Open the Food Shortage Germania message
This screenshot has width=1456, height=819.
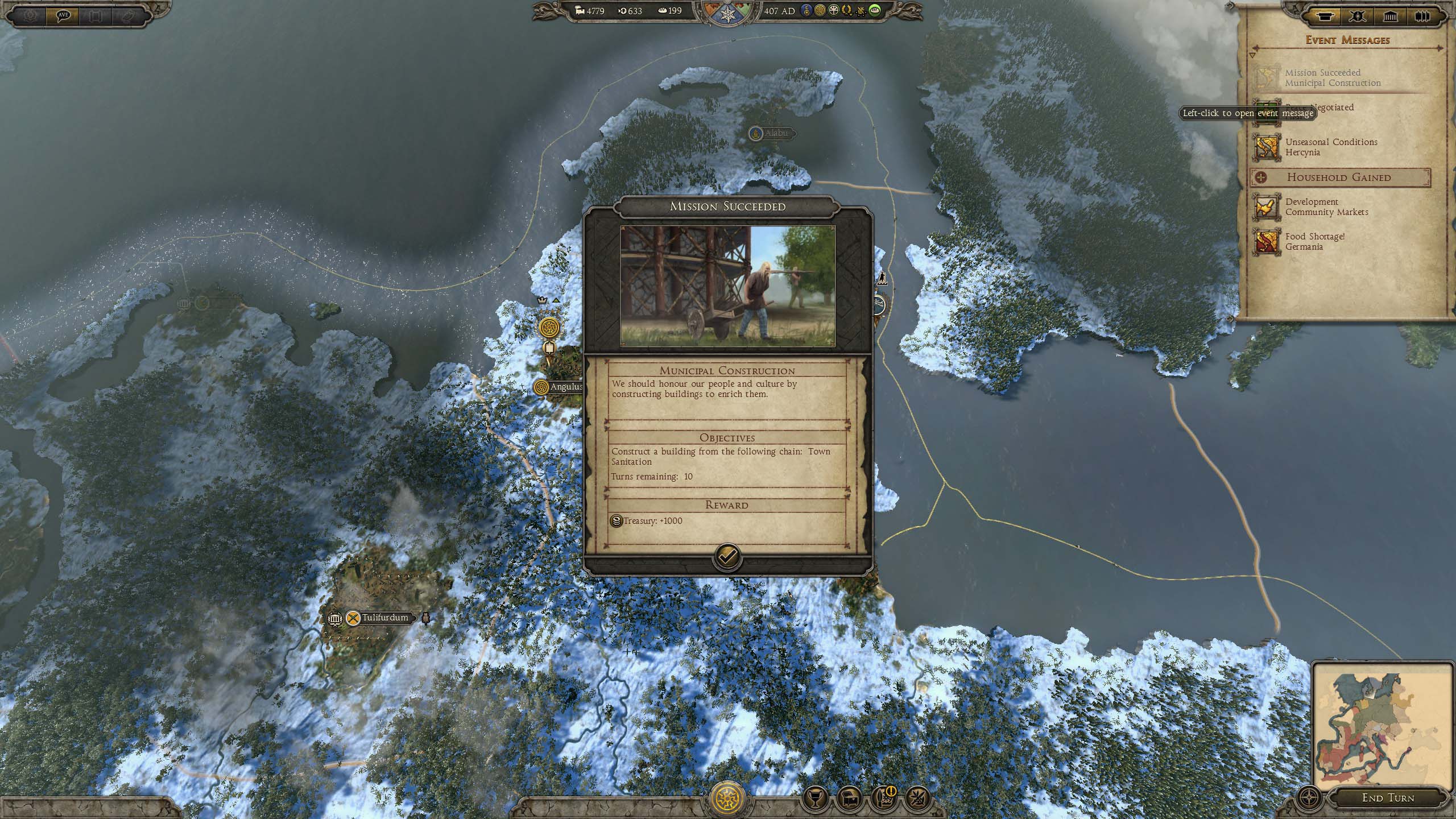tap(1314, 242)
